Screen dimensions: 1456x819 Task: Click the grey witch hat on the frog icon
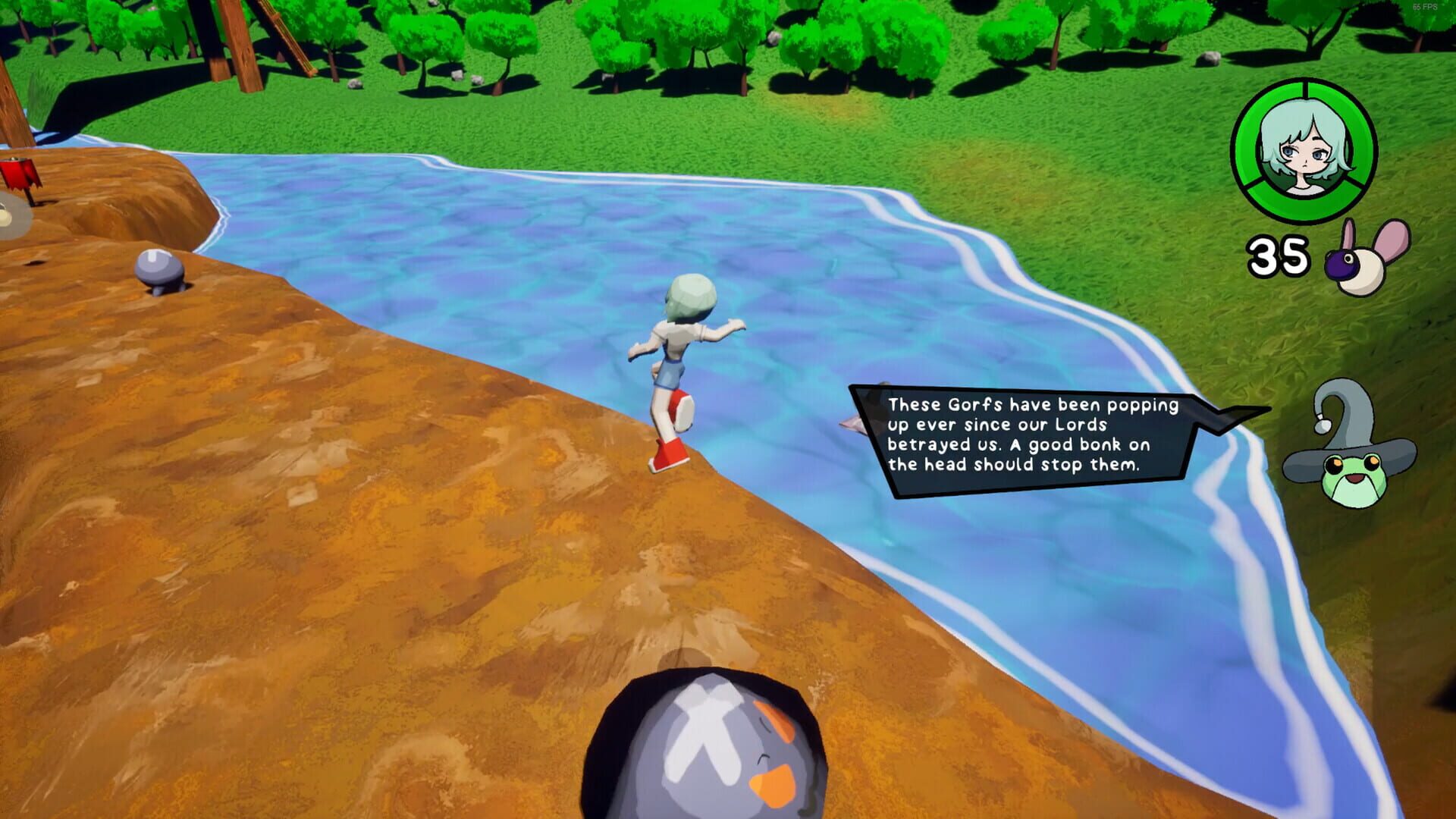point(1351,410)
